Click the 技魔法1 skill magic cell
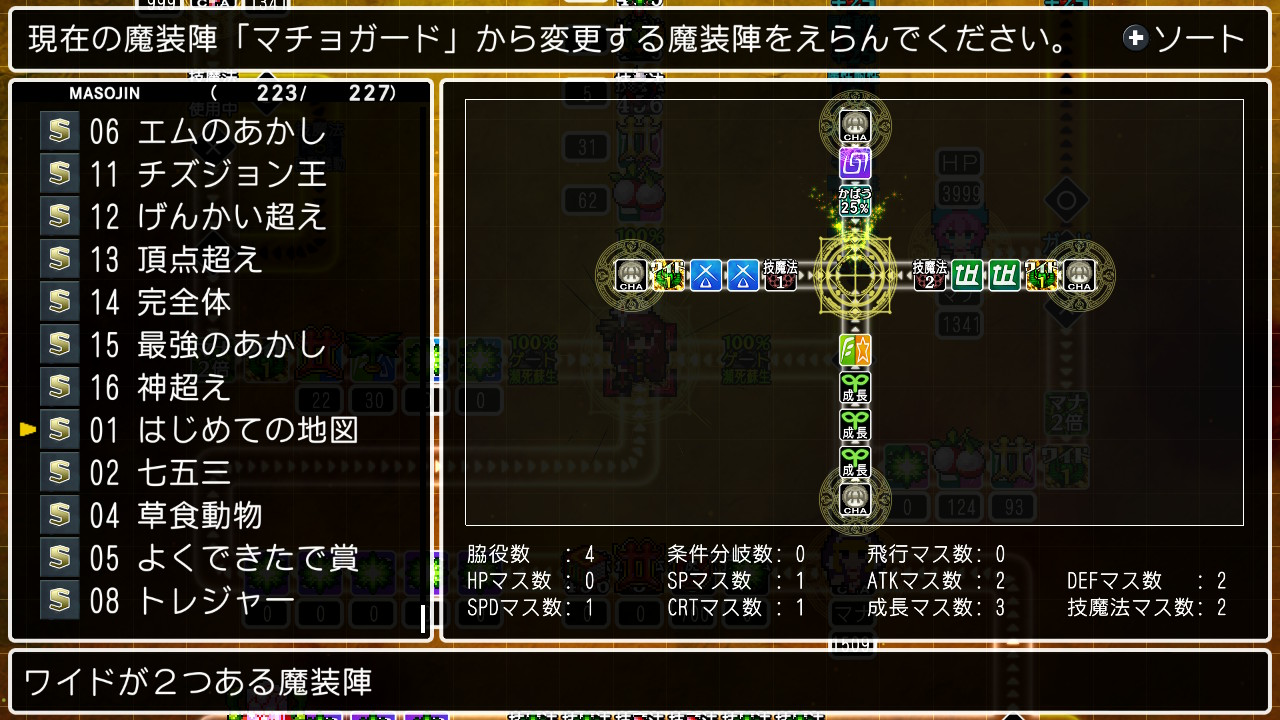Screen dimensions: 1280x720 tap(780, 275)
